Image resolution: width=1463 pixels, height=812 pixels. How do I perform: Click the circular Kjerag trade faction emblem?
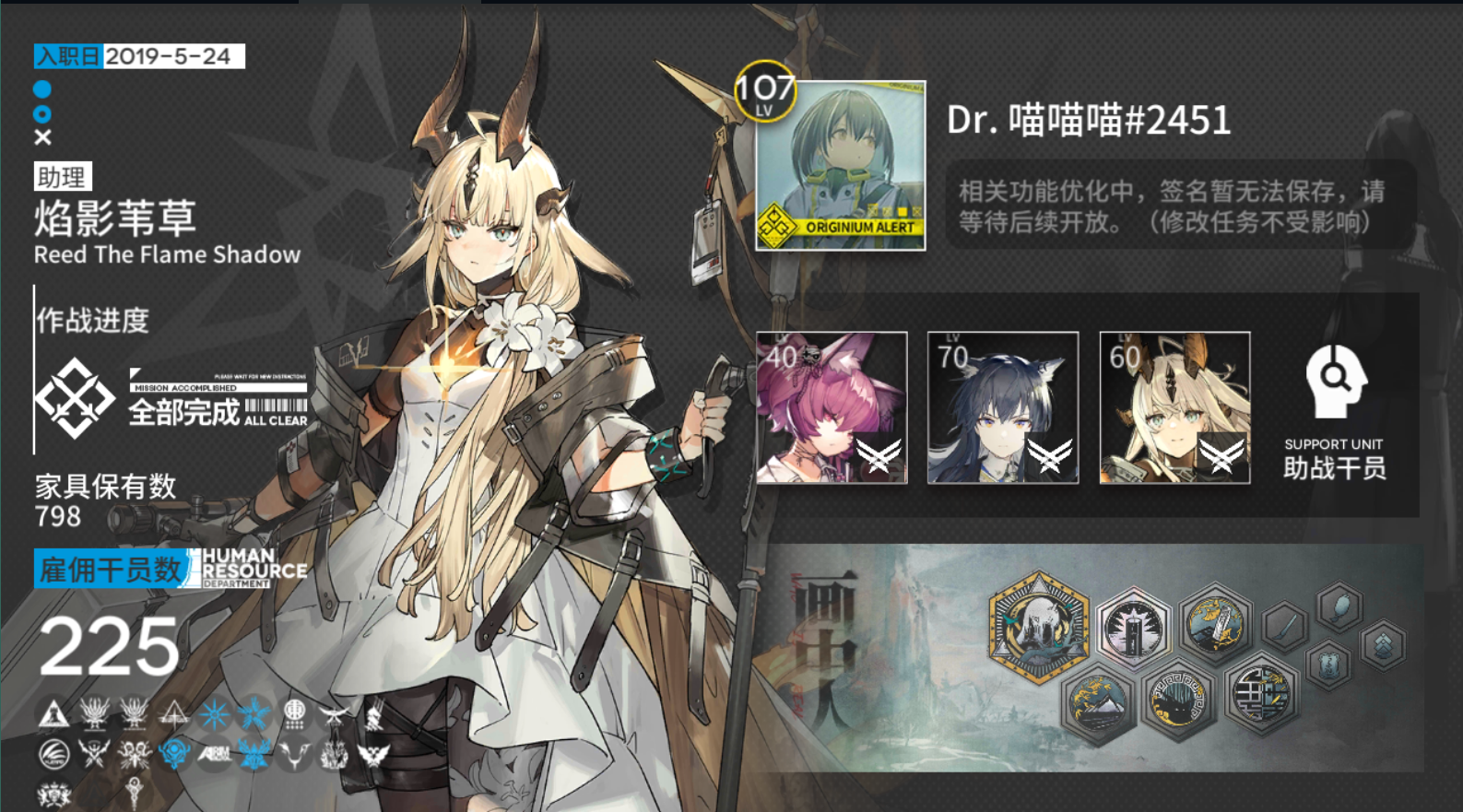point(53,752)
